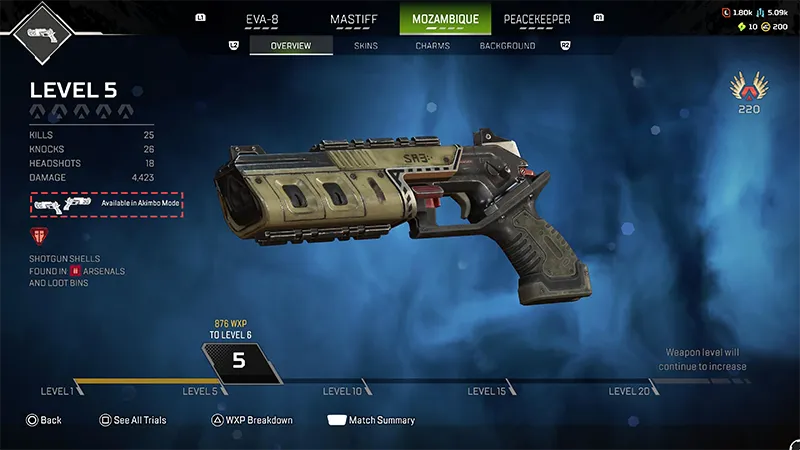This screenshot has width=800, height=450.
Task: Show the Overview sub-tab
Action: coord(291,46)
